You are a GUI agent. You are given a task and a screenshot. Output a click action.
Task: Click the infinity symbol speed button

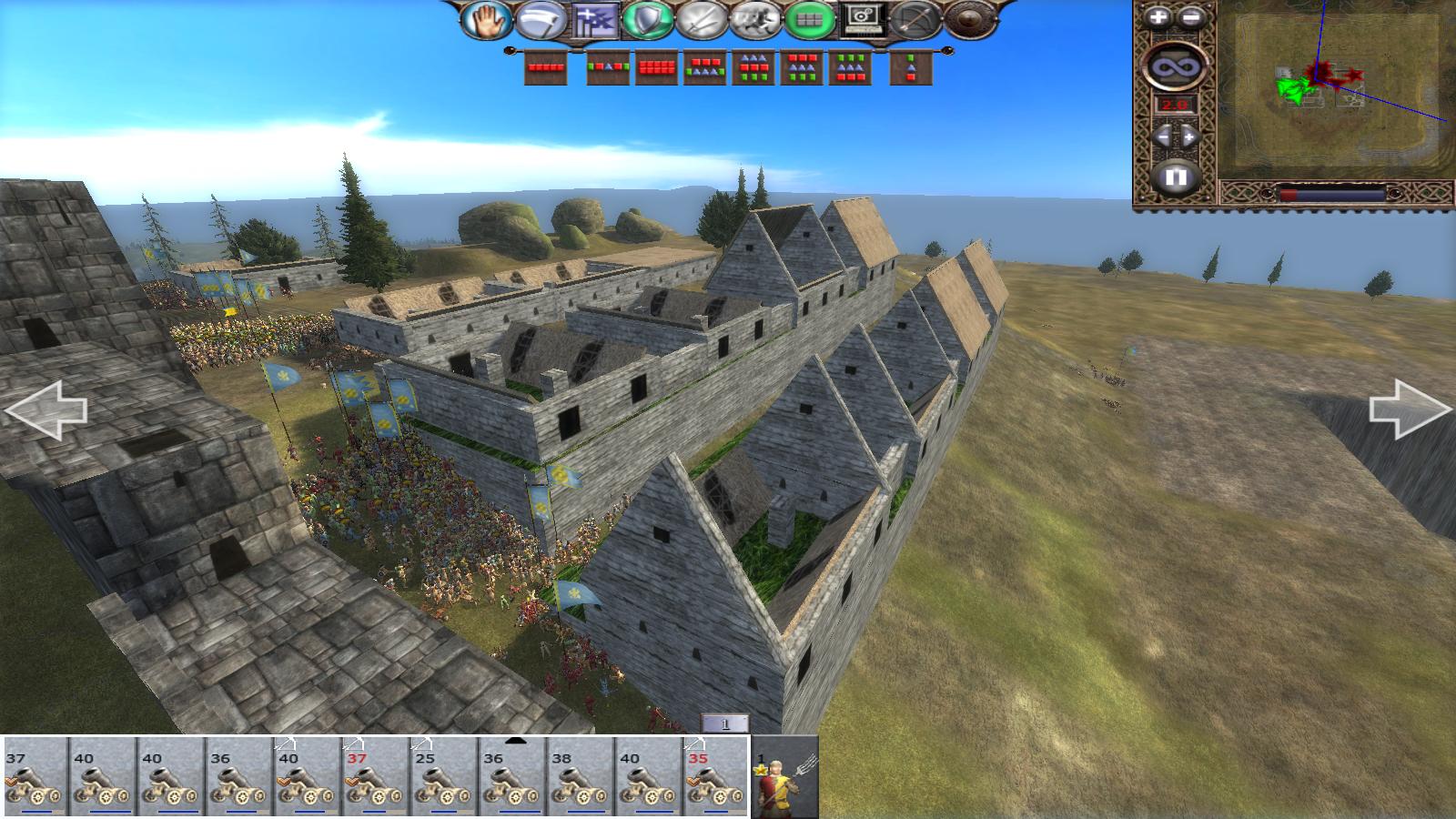point(1175,66)
